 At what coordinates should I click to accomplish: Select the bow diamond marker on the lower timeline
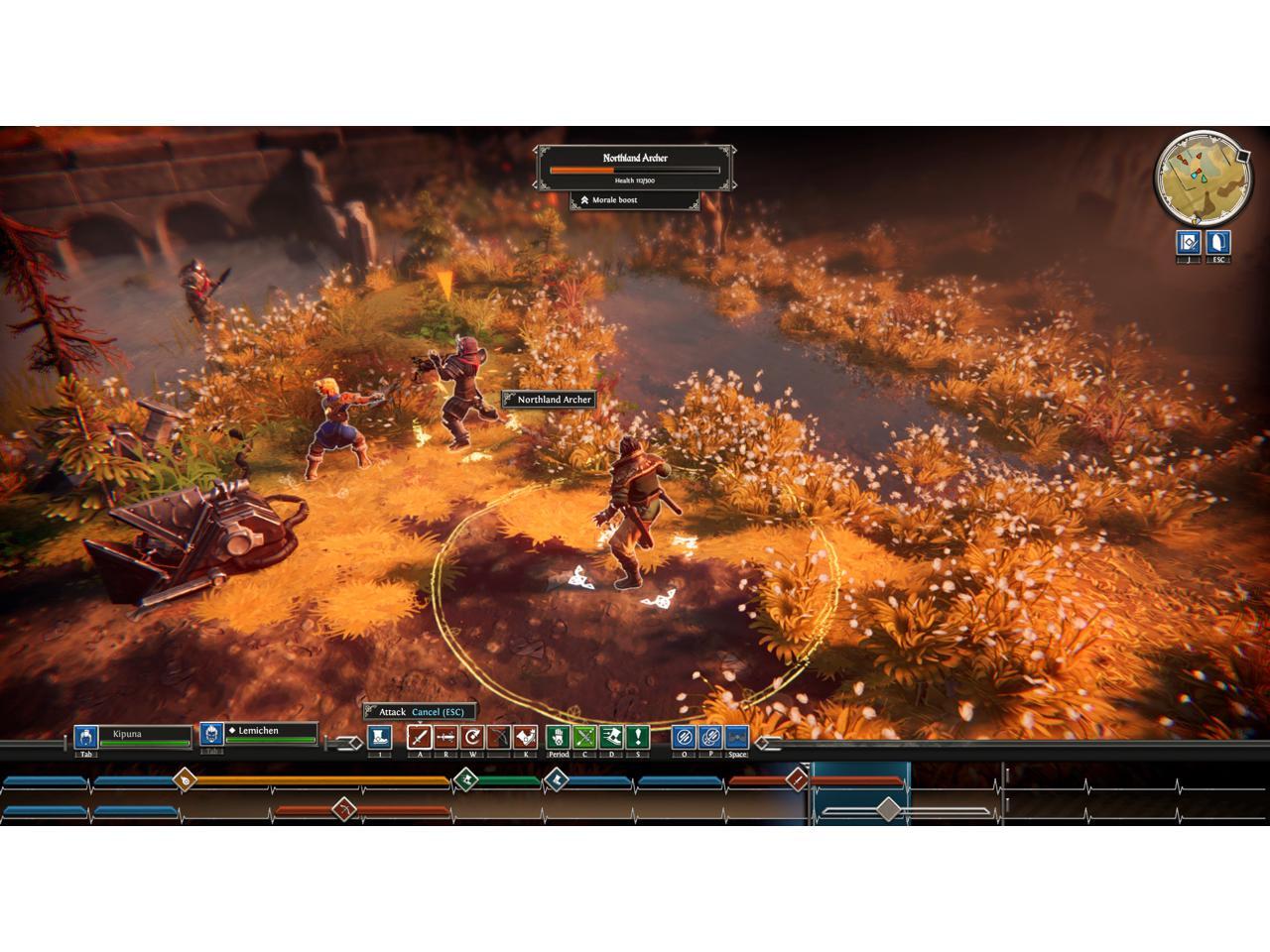[344, 810]
